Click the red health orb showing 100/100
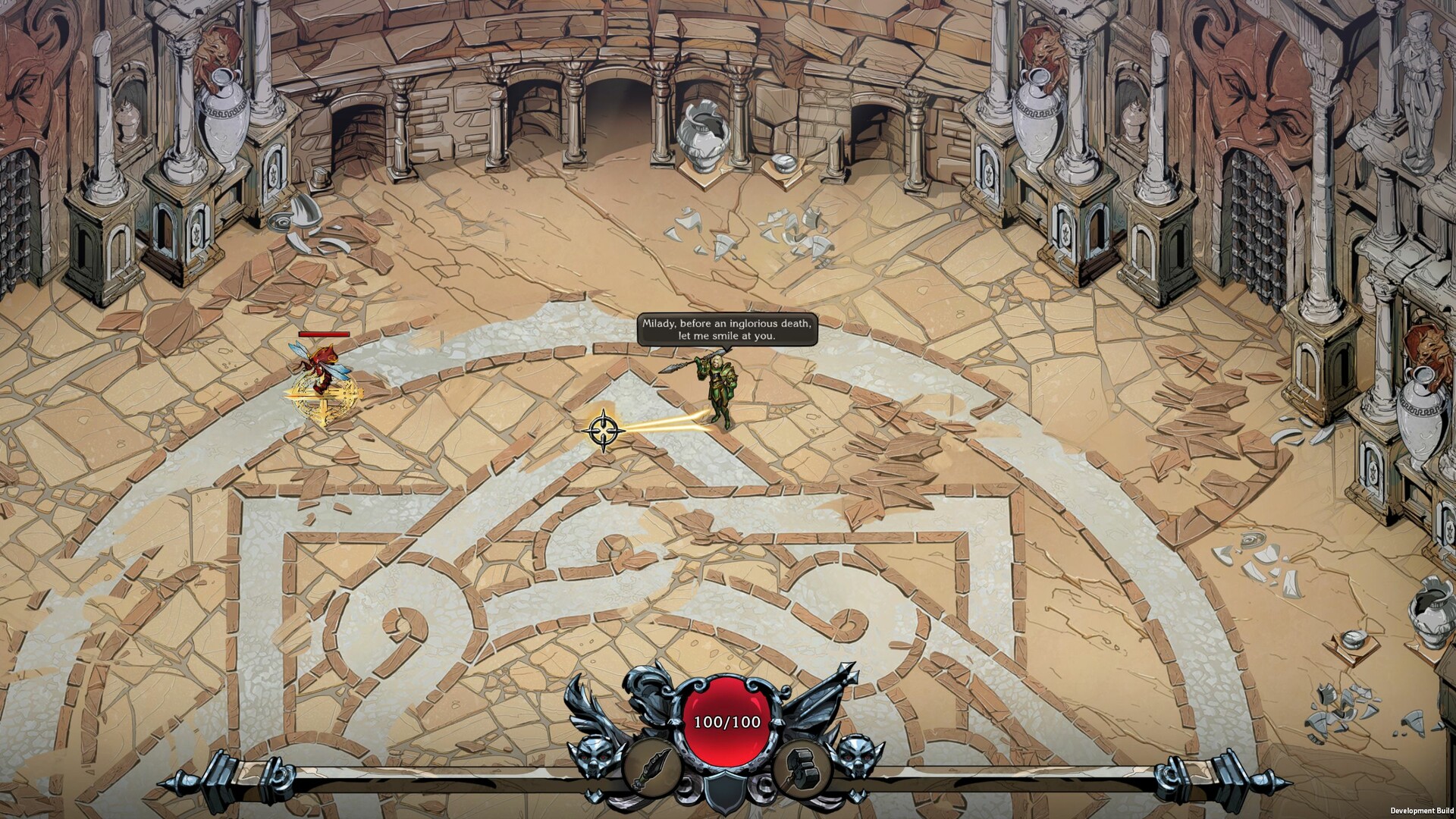The image size is (1456, 819). pyautogui.click(x=726, y=720)
